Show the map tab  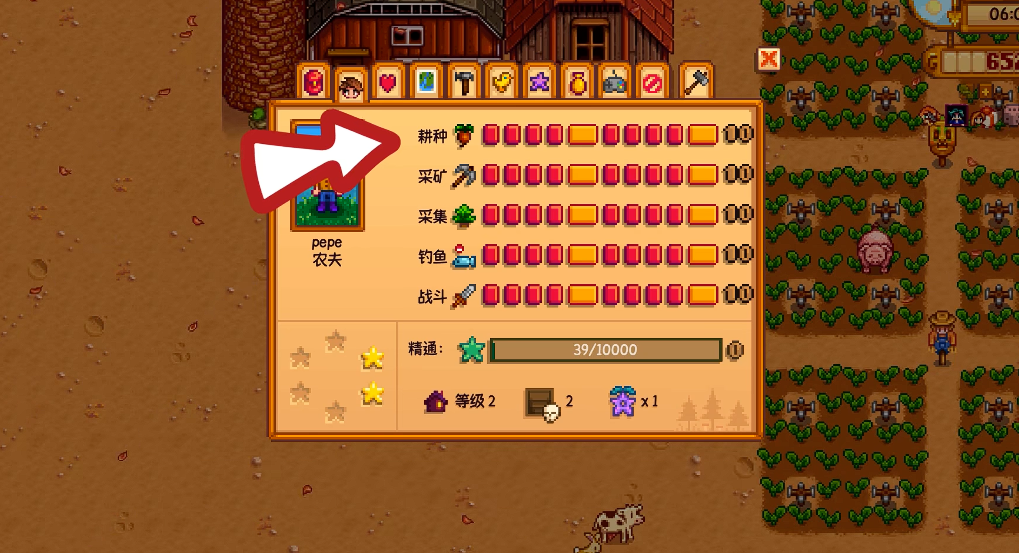[x=425, y=82]
